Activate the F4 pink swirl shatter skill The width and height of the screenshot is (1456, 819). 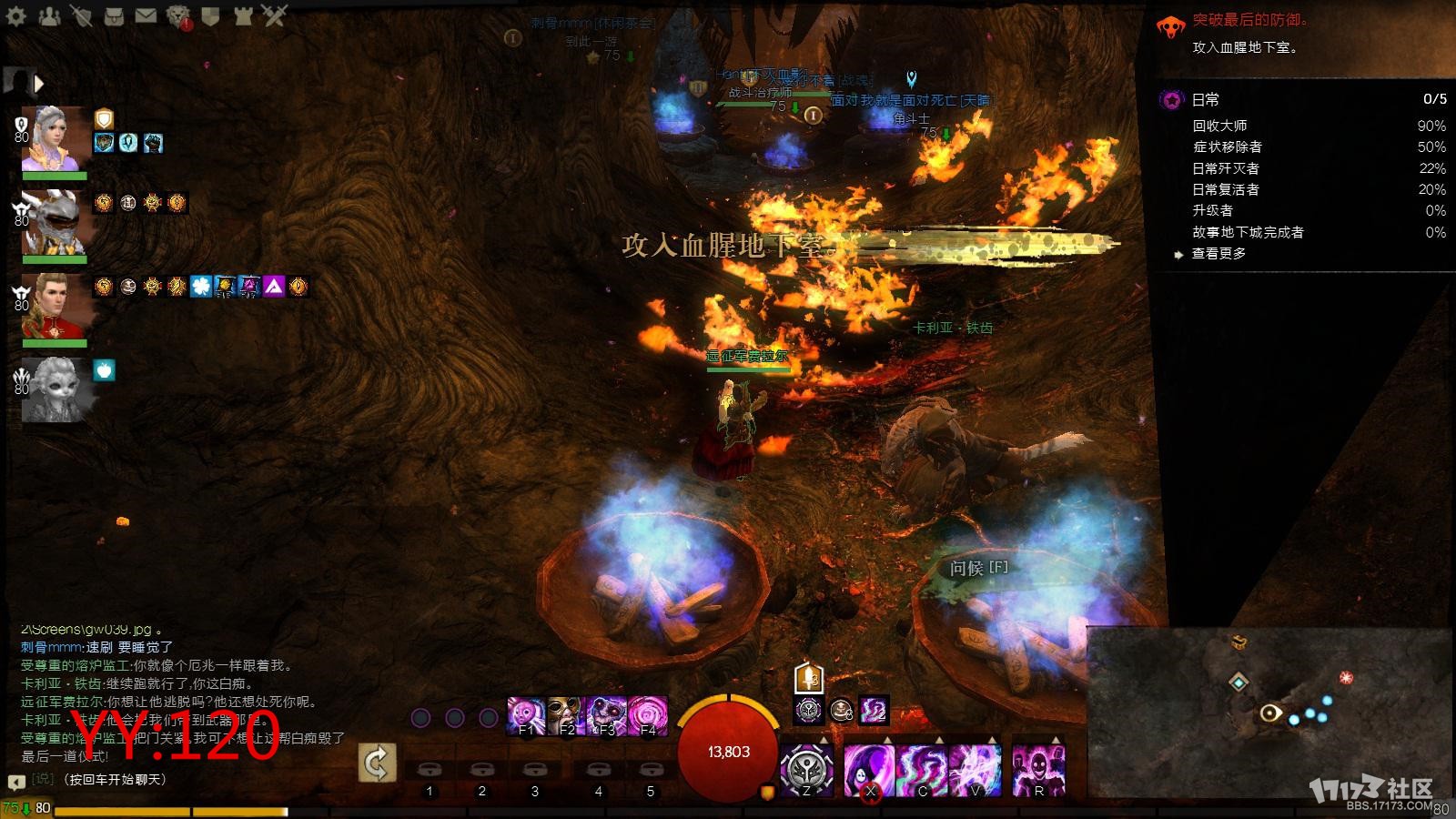point(648,716)
